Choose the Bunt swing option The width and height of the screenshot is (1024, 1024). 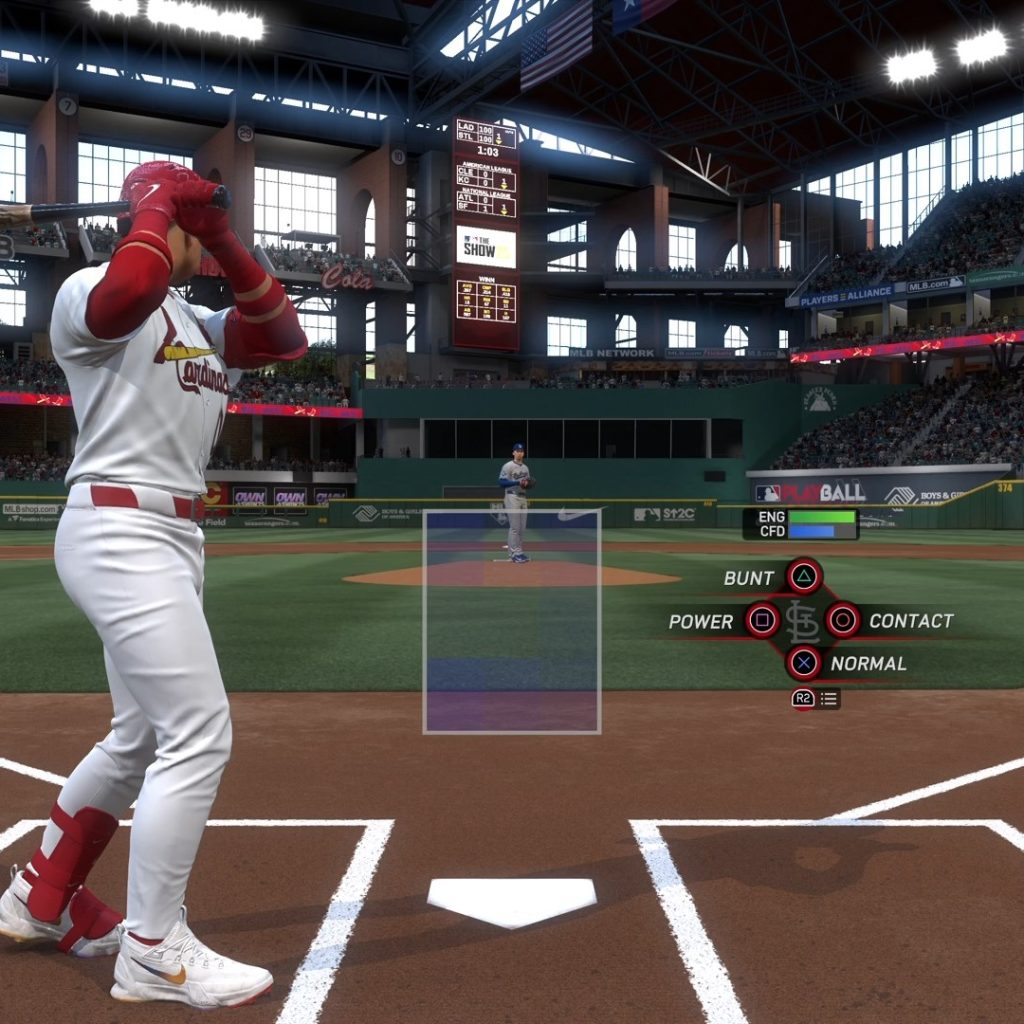pos(803,576)
